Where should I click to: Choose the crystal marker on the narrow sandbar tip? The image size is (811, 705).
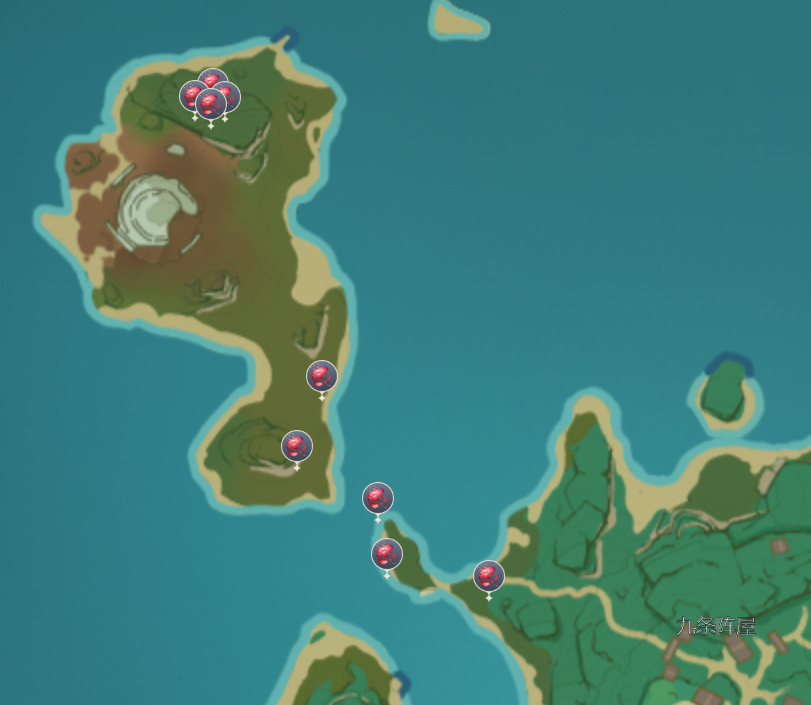point(387,554)
